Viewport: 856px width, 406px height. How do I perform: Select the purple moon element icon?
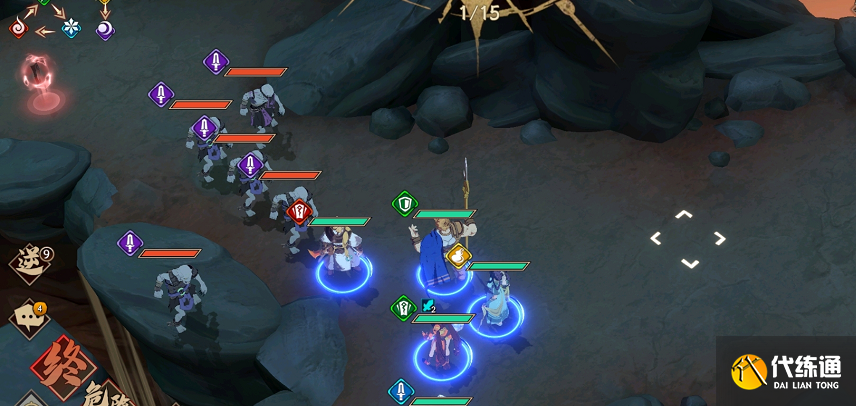coord(104,29)
